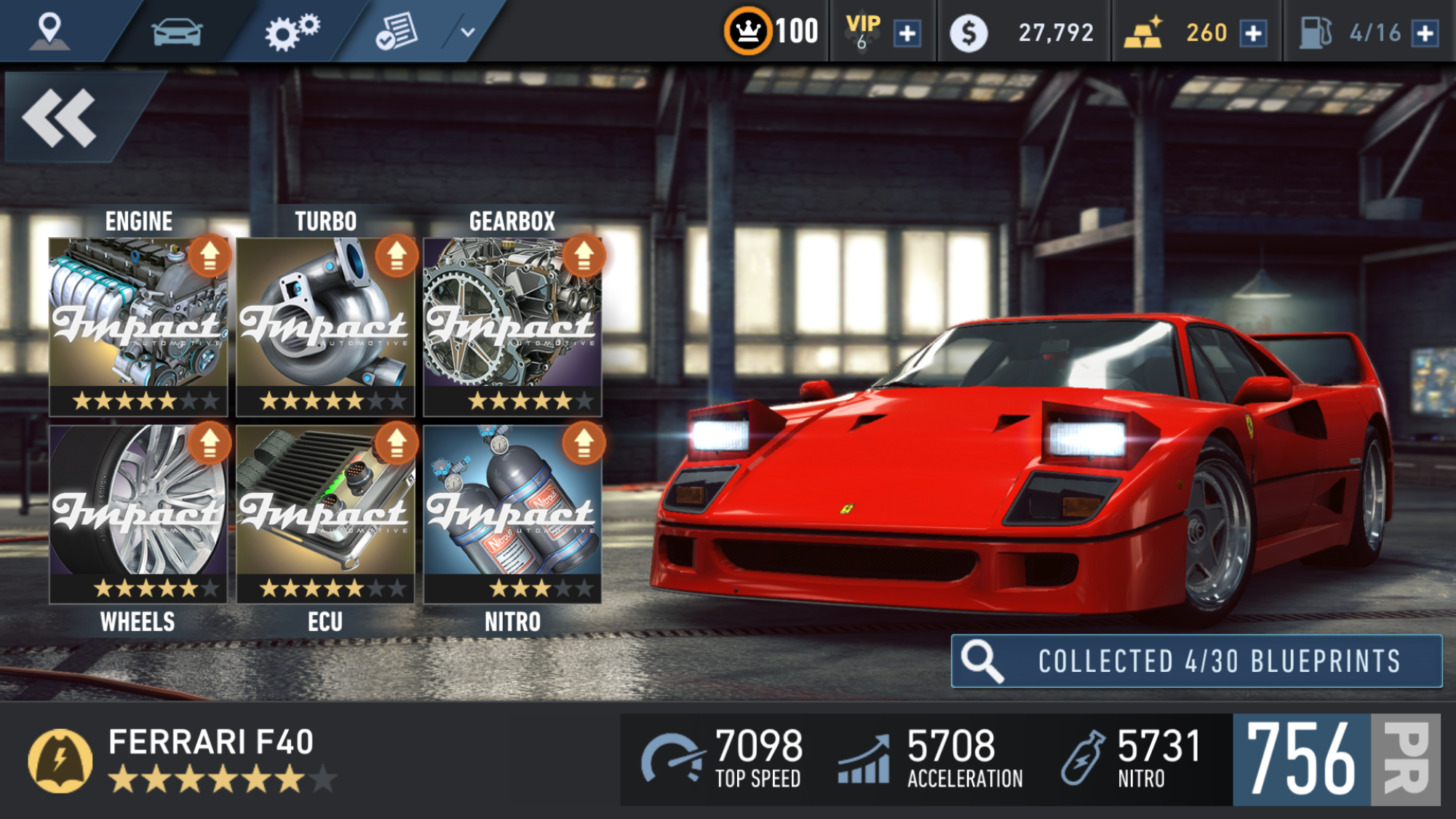Click the Ferrari F40 class badge

coord(60,761)
